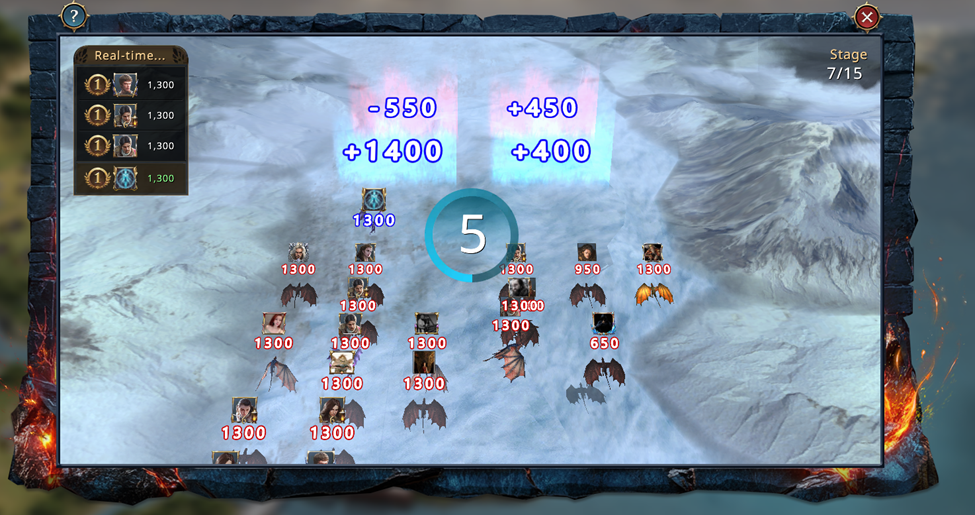975x515 pixels.
Task: Select the +1400 gate
Action: coord(393,152)
